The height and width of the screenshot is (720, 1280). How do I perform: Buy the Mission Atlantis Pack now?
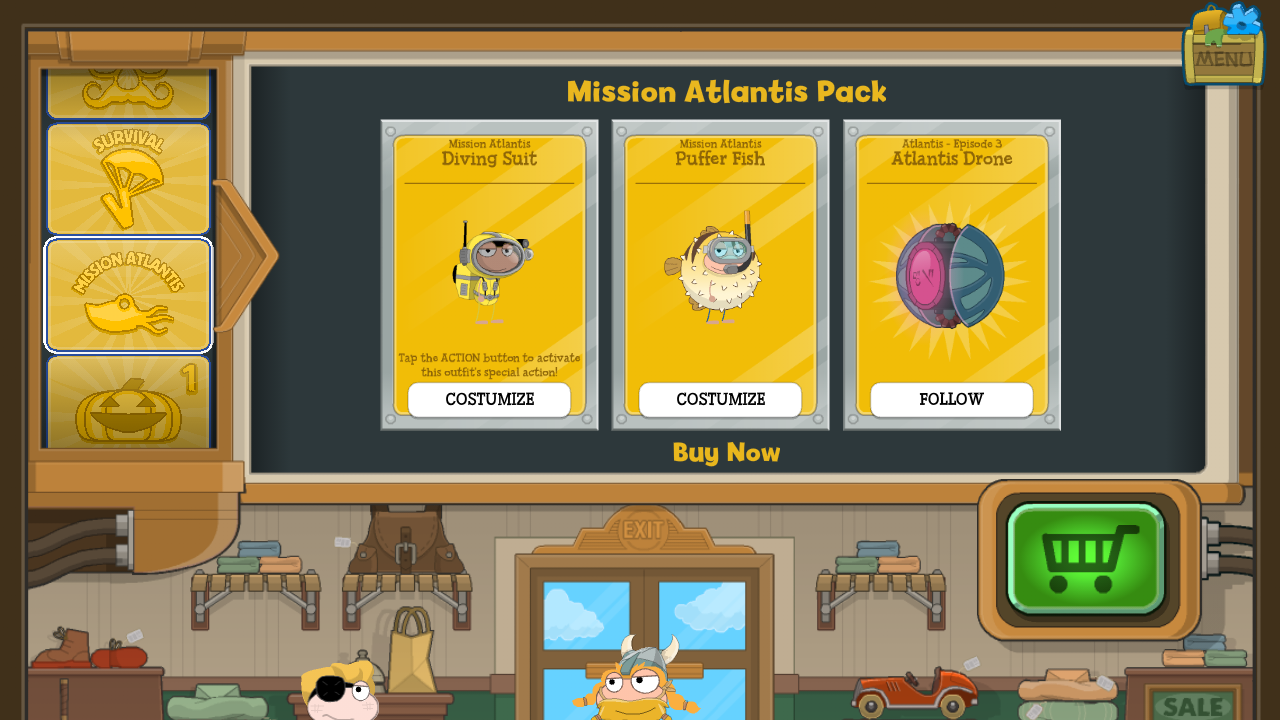point(726,453)
